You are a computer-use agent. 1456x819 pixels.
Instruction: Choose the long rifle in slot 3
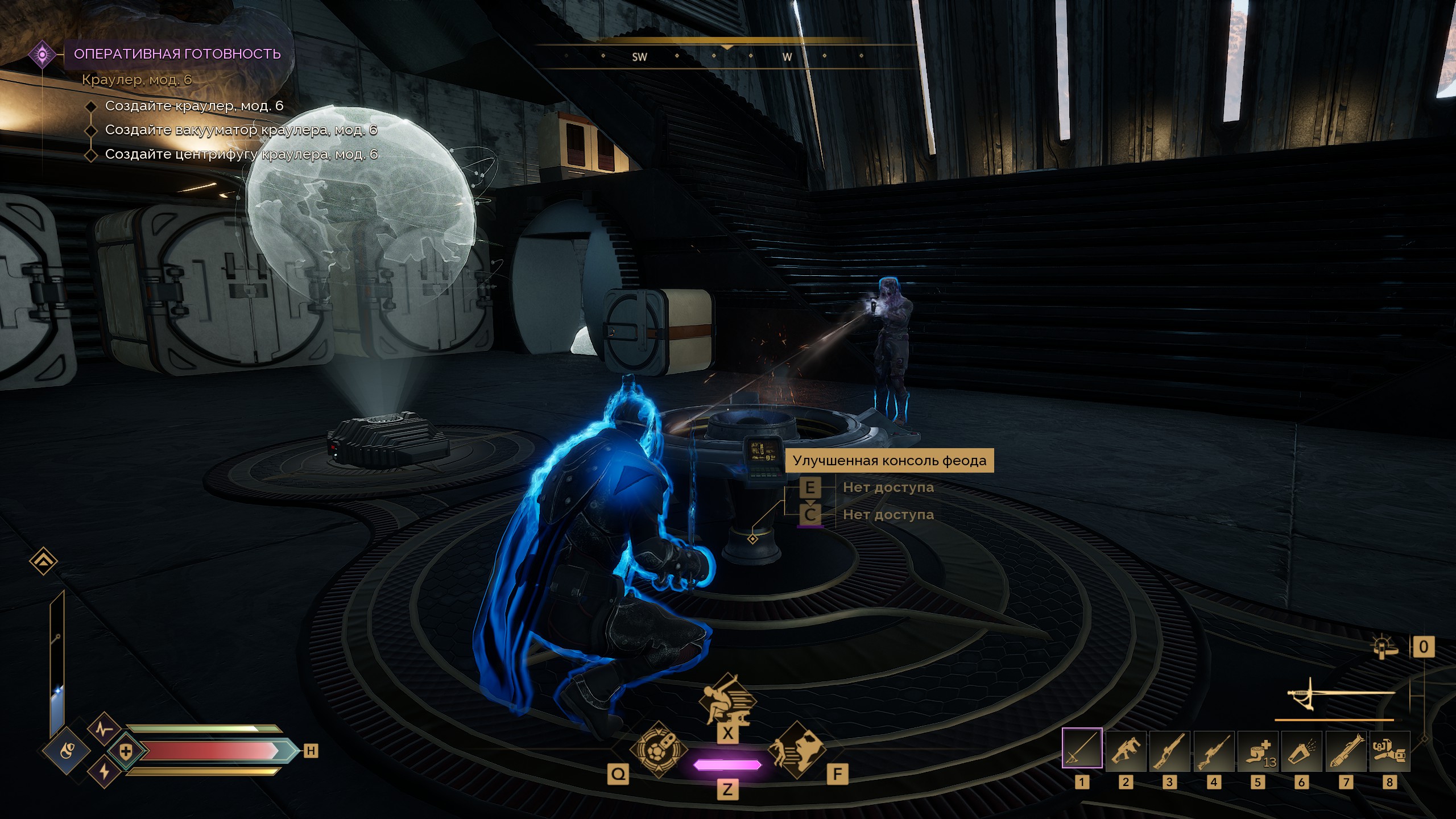pyautogui.click(x=1169, y=750)
